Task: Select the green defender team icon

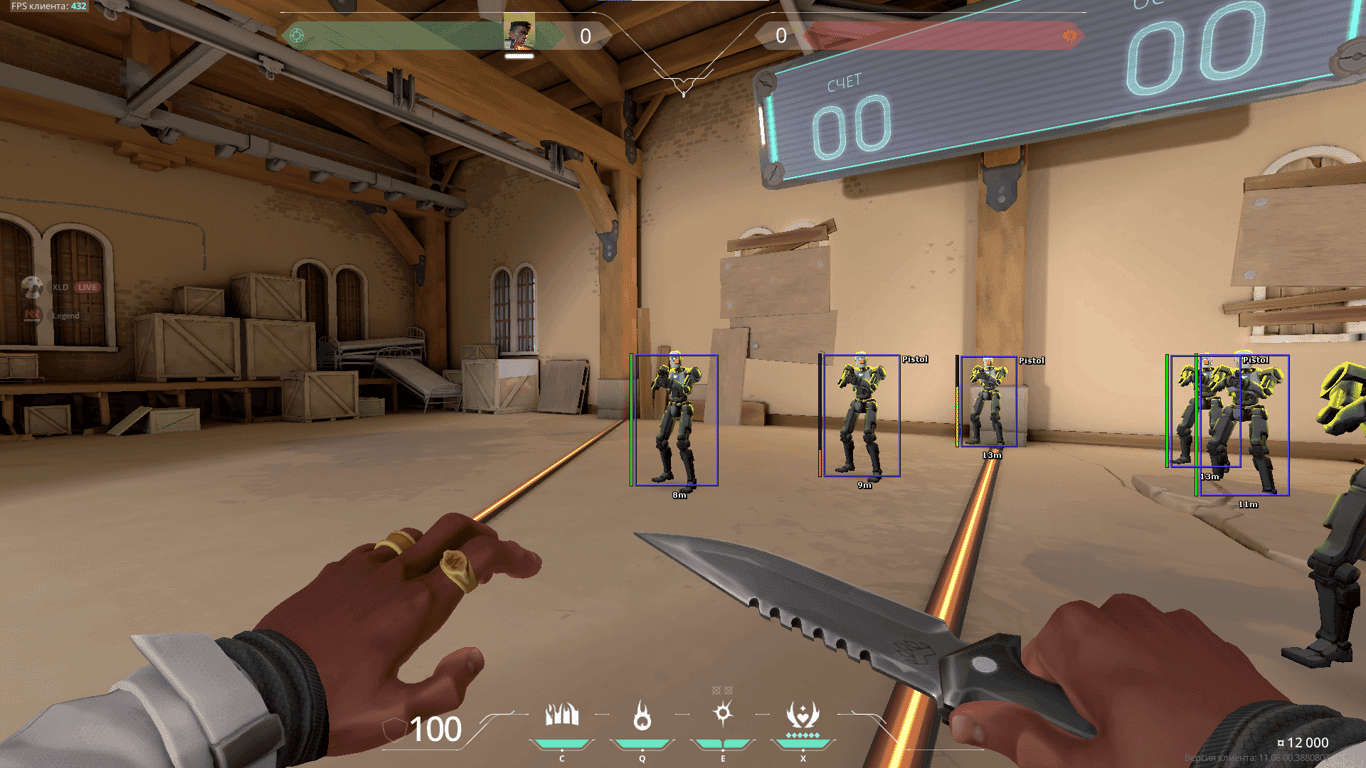Action: (x=296, y=36)
